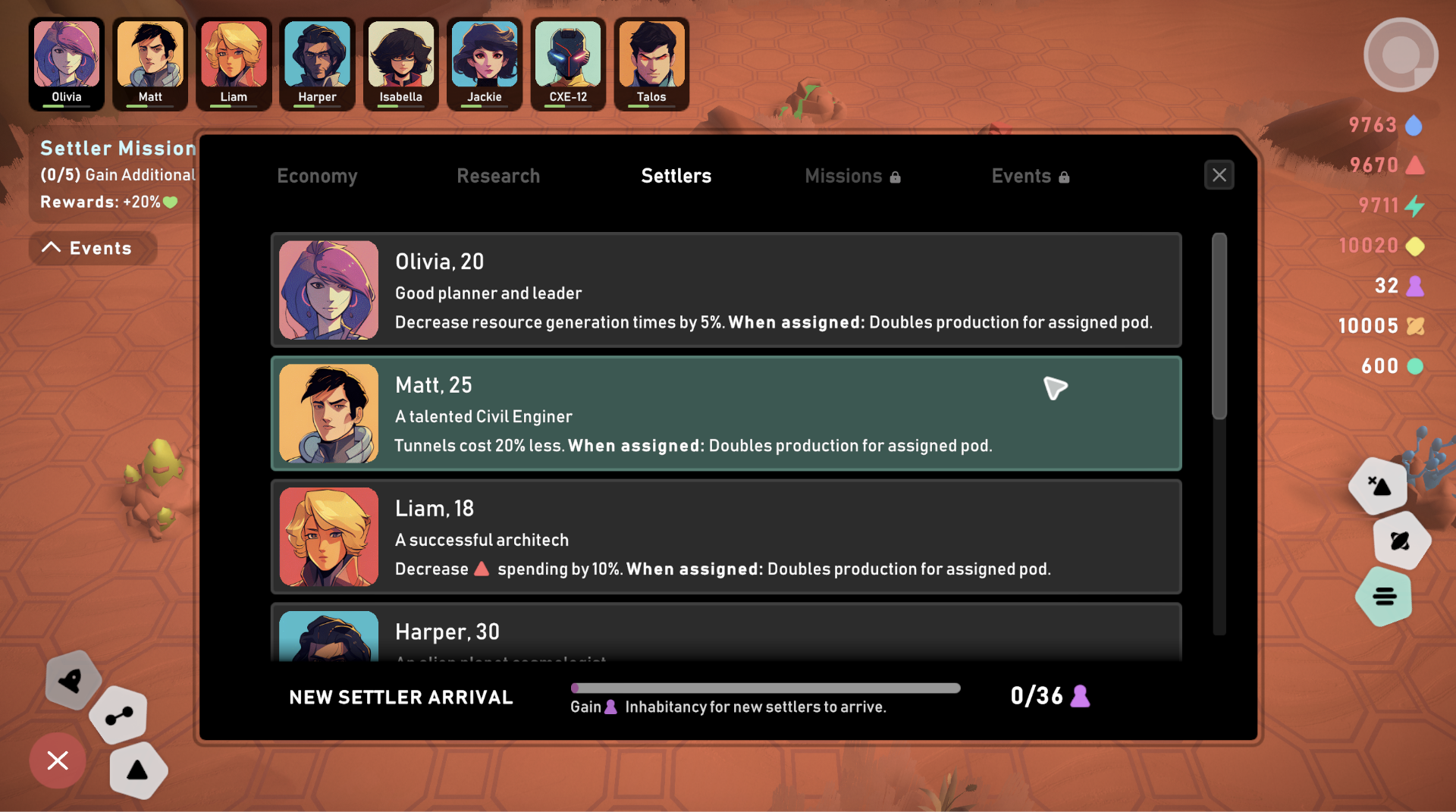The width and height of the screenshot is (1456, 812).
Task: Open the Research tab
Action: tap(498, 175)
